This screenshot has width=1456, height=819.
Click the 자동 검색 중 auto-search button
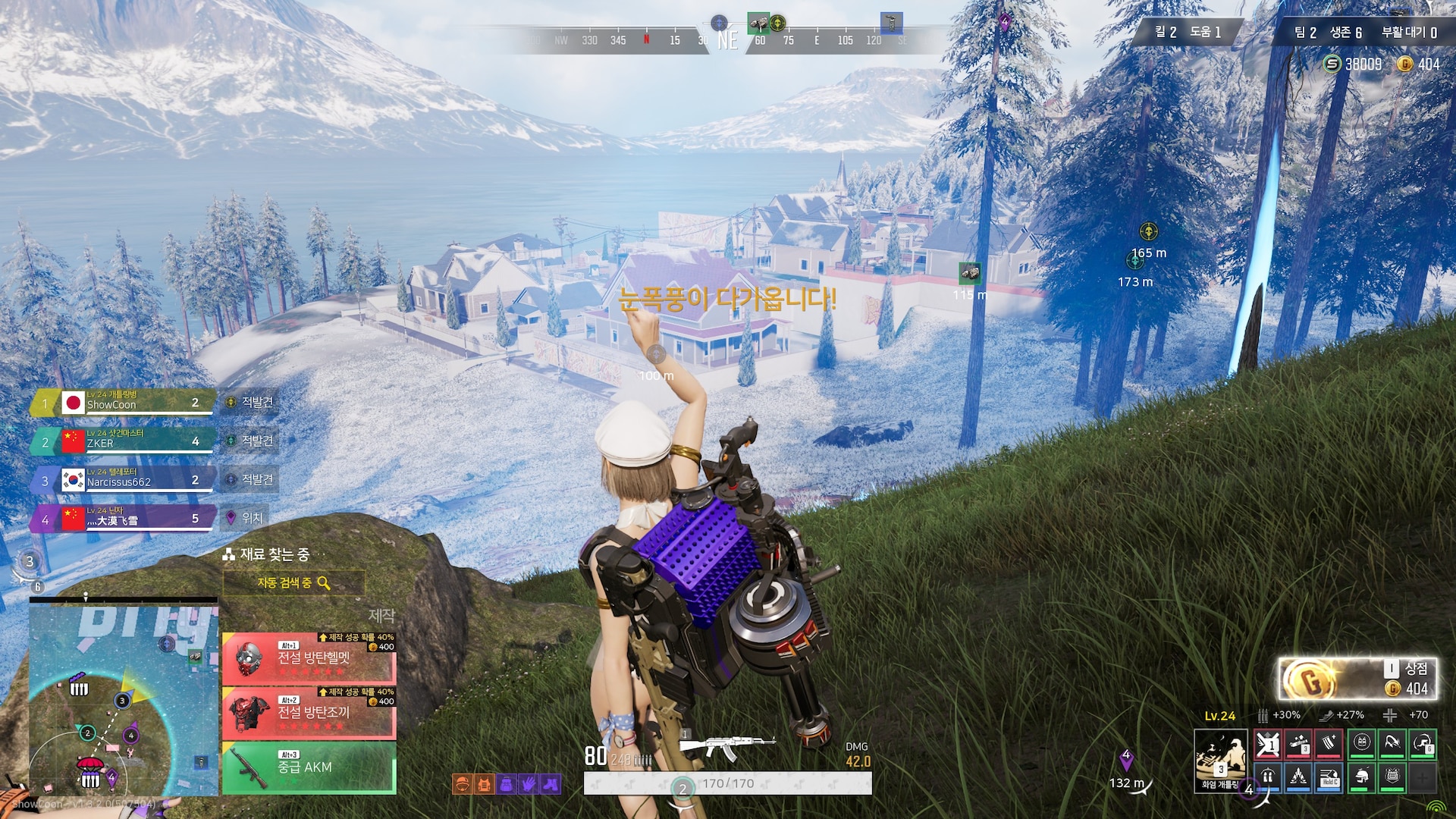point(293,582)
